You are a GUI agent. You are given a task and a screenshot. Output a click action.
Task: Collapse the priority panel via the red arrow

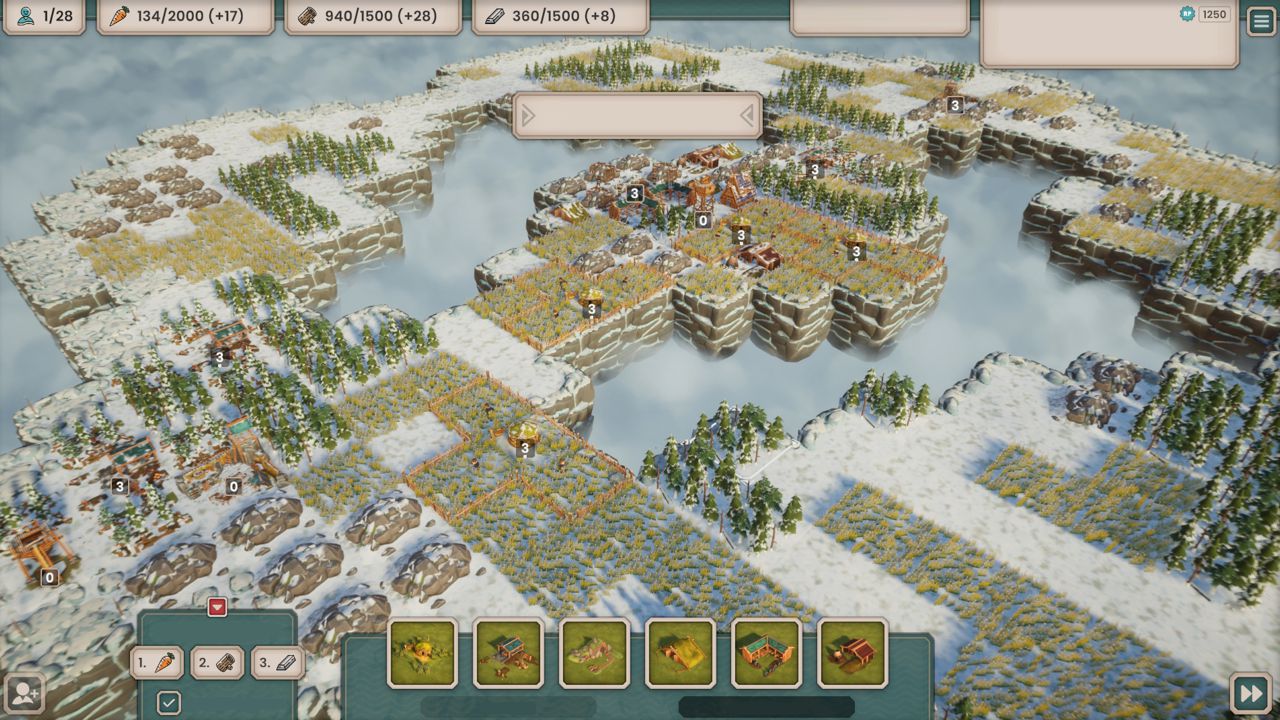(x=217, y=607)
